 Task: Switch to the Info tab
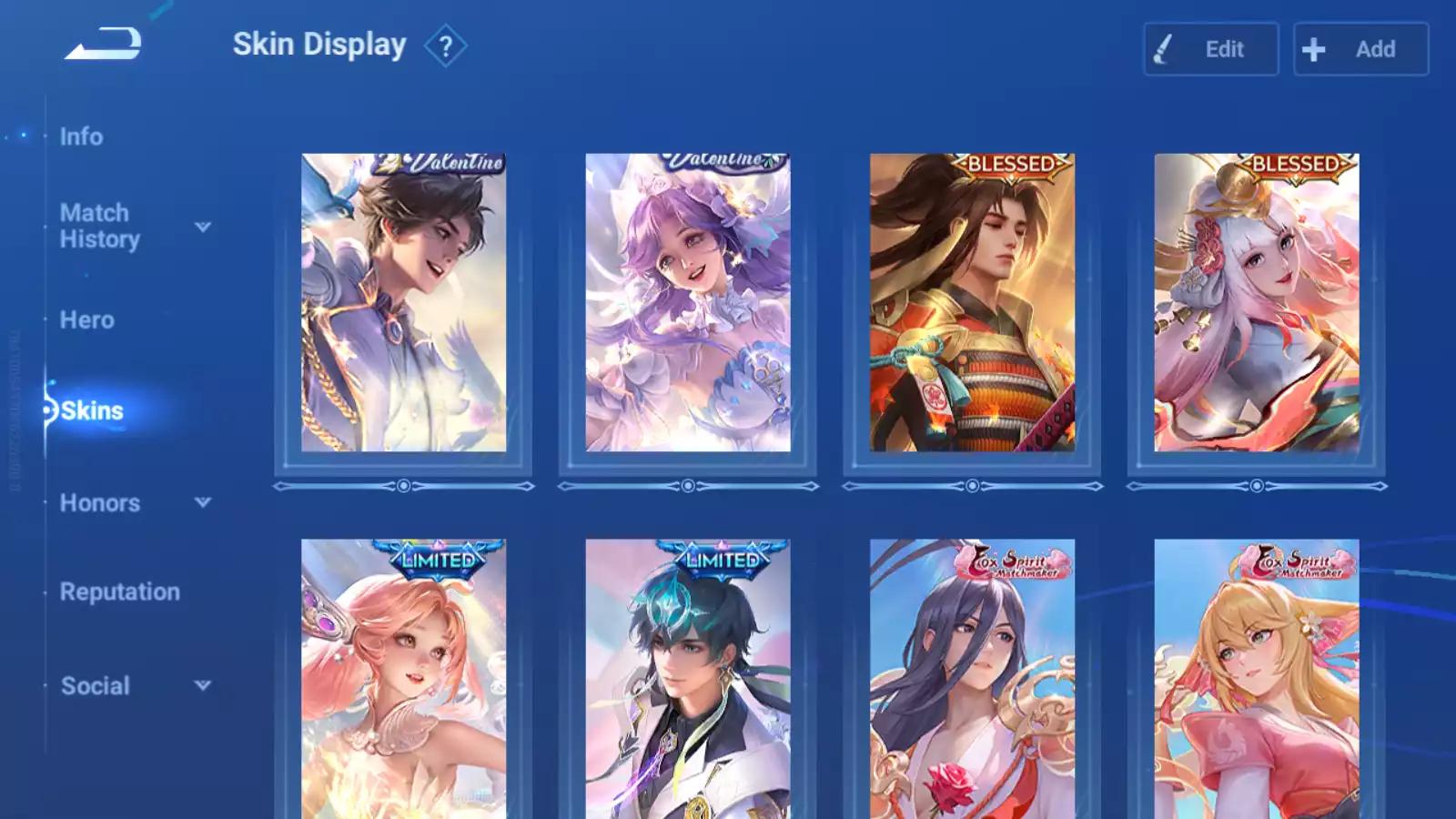[81, 136]
